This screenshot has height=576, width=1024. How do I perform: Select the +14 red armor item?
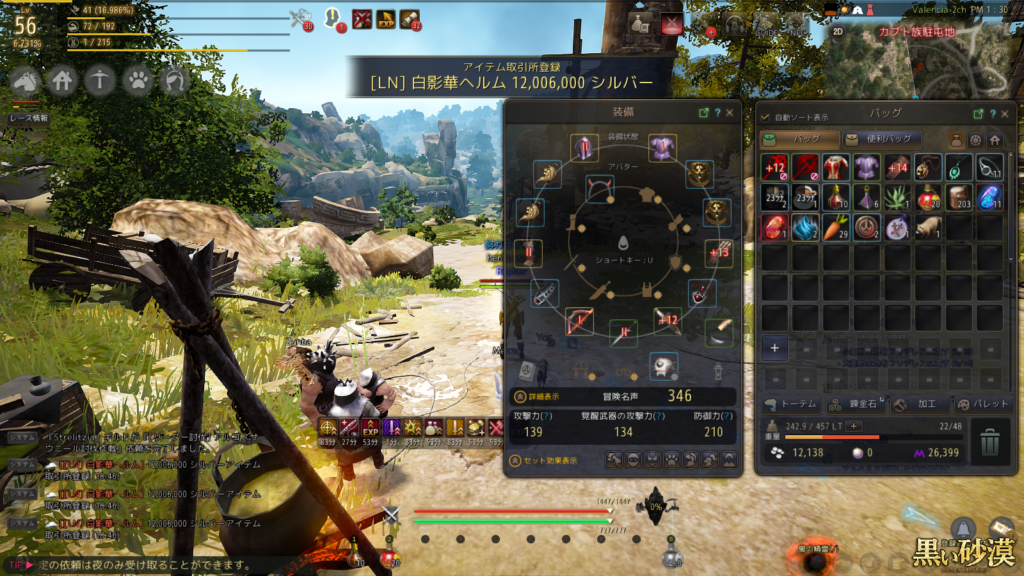[897, 167]
